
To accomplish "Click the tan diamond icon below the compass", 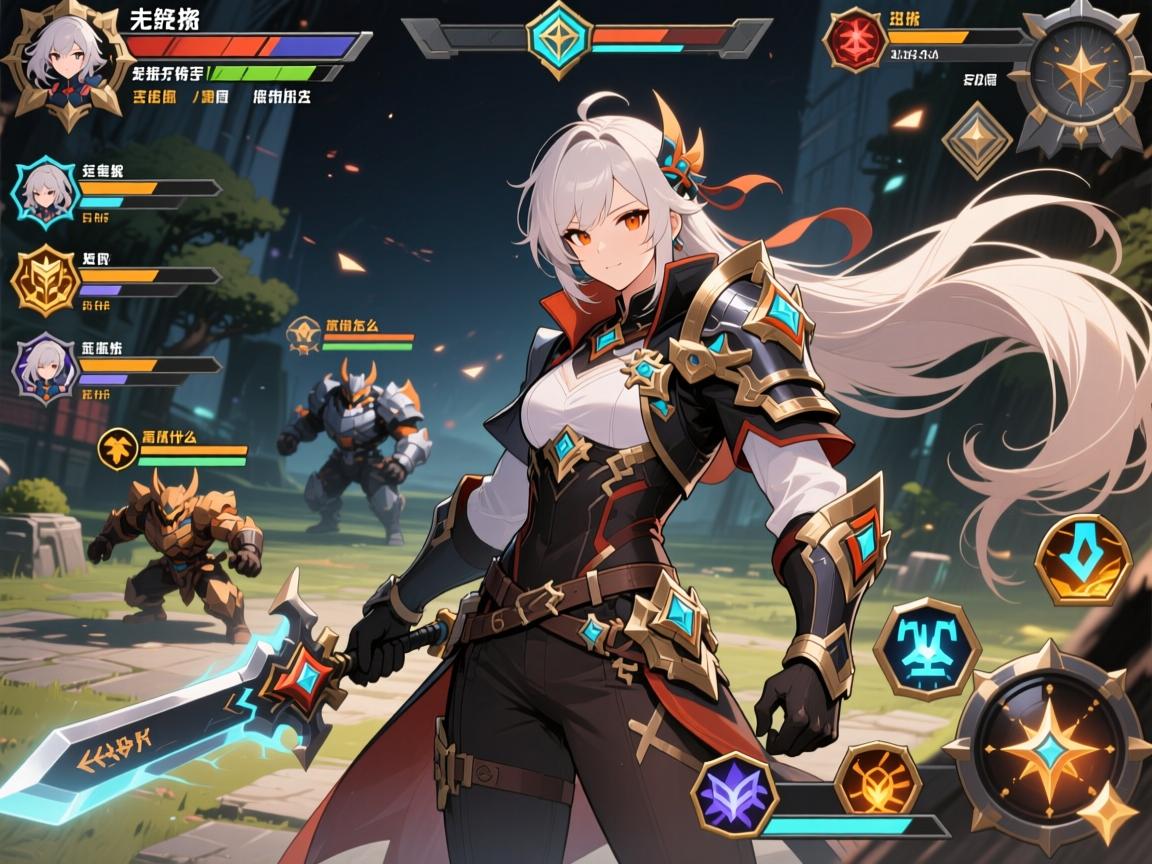I will (977, 141).
